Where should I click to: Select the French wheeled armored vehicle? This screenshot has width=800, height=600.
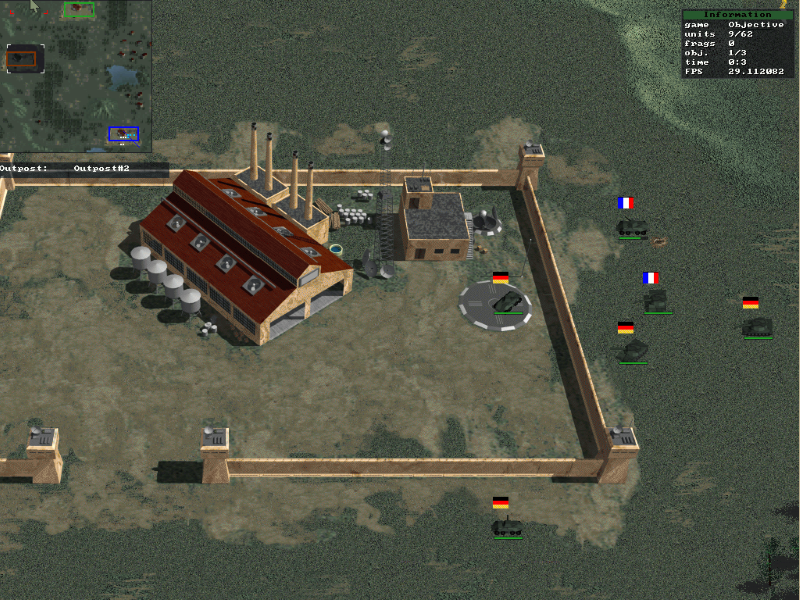tap(630, 227)
